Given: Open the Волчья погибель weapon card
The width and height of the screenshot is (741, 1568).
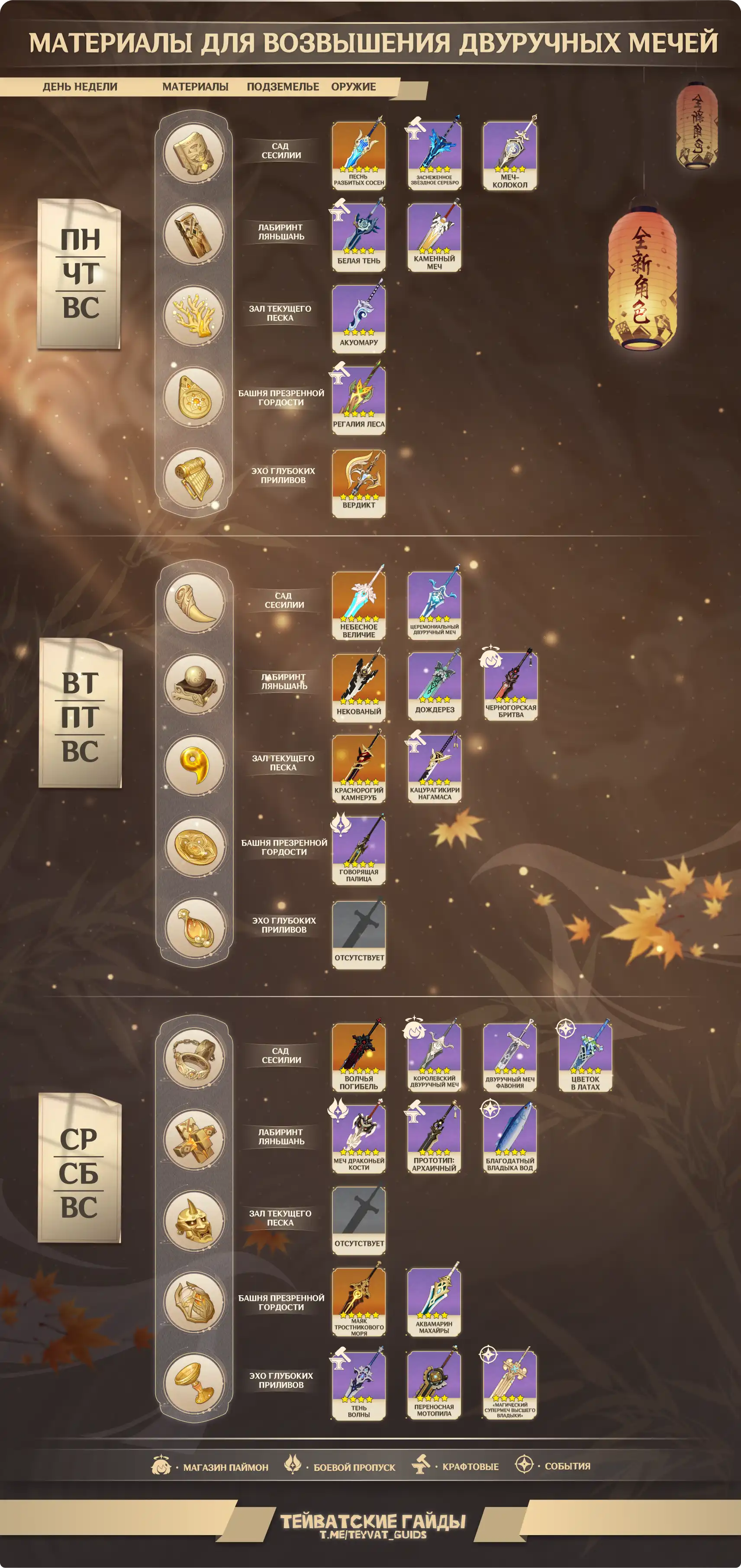Looking at the screenshot, I should [x=358, y=1057].
